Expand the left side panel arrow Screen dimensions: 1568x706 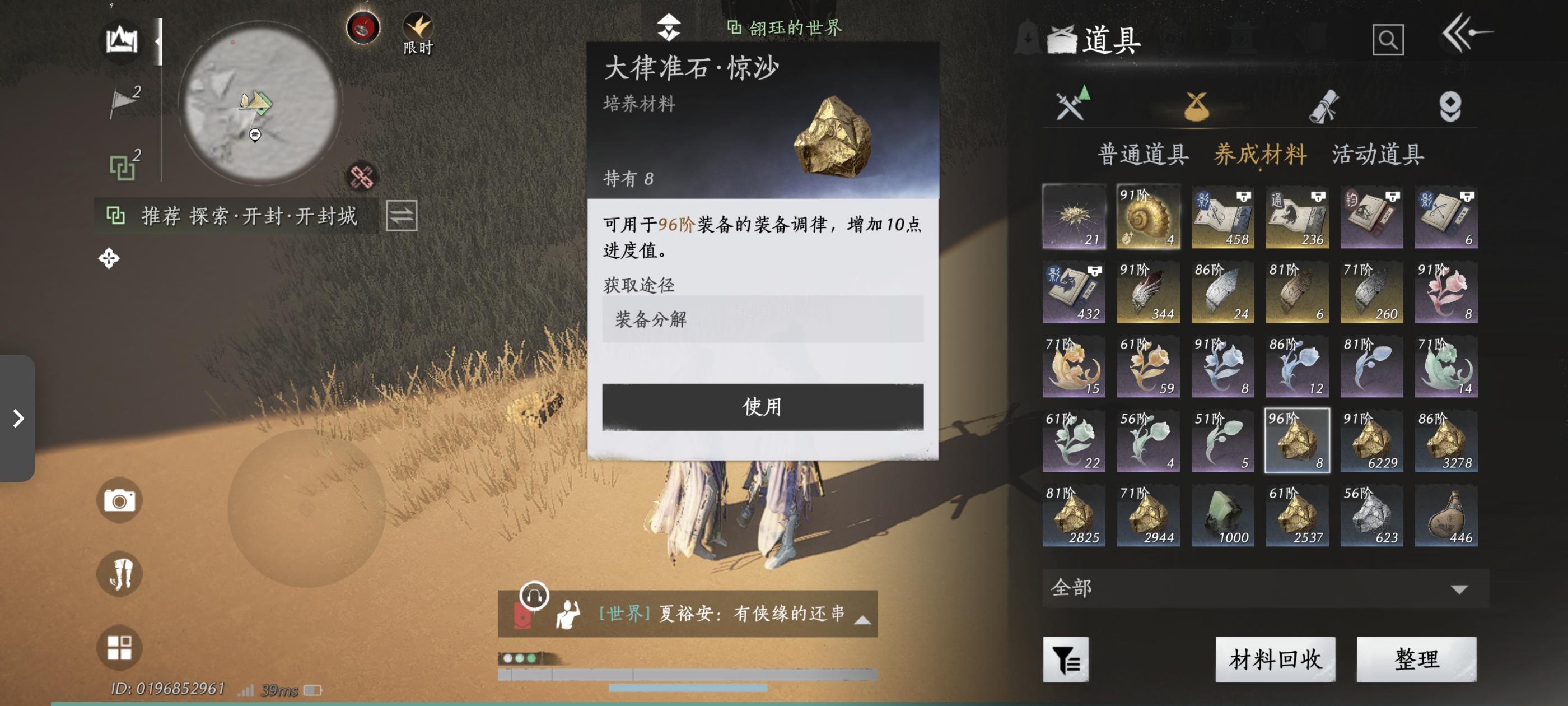[20, 417]
